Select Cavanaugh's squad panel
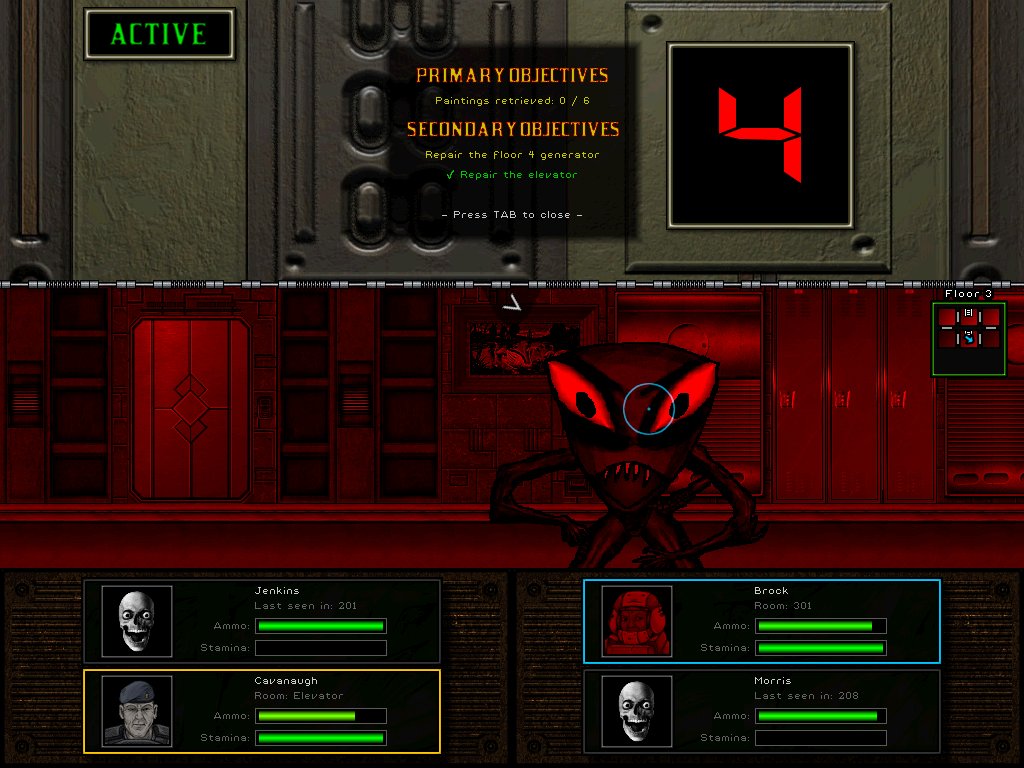 coord(262,711)
